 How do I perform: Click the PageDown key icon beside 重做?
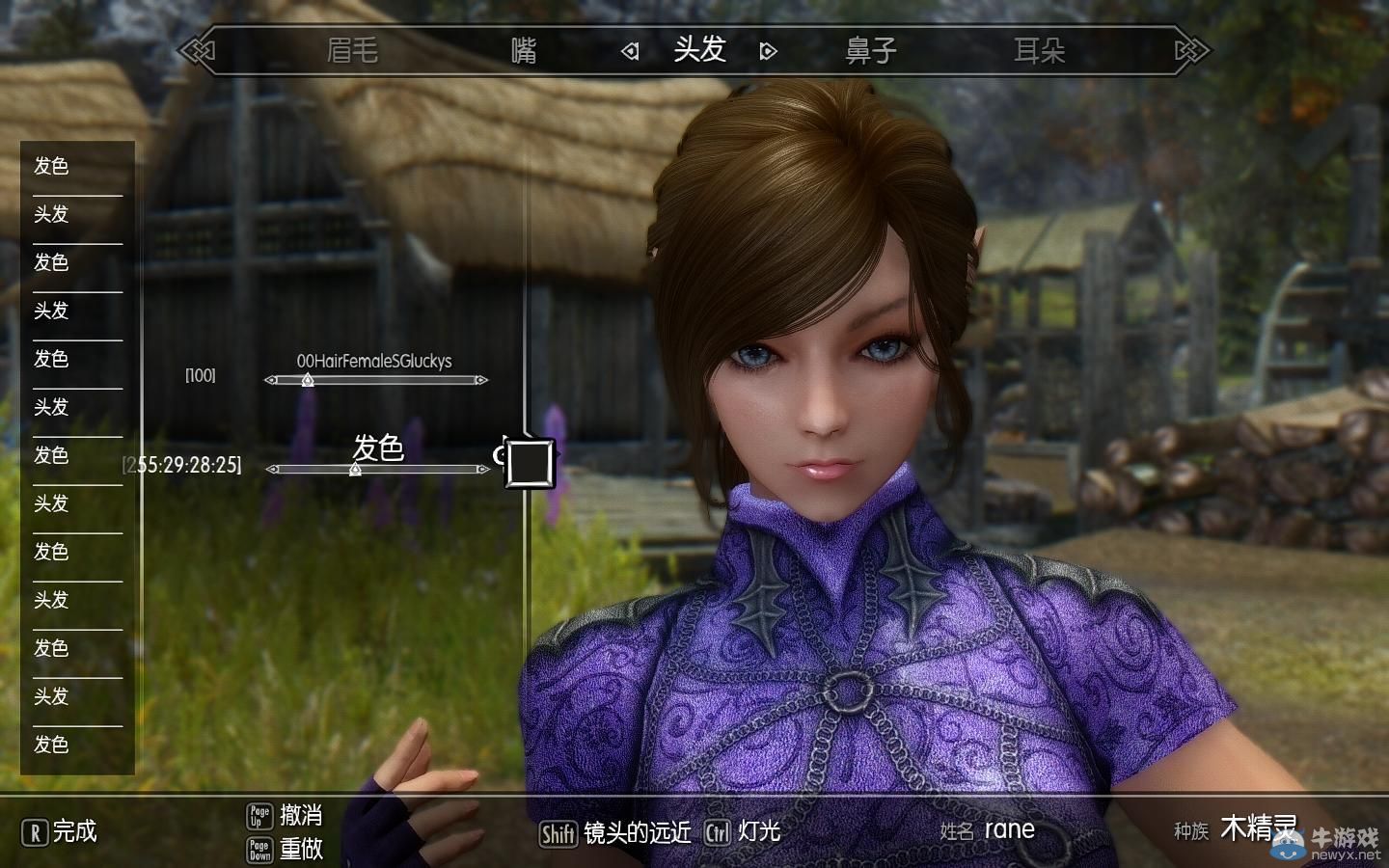tap(259, 850)
